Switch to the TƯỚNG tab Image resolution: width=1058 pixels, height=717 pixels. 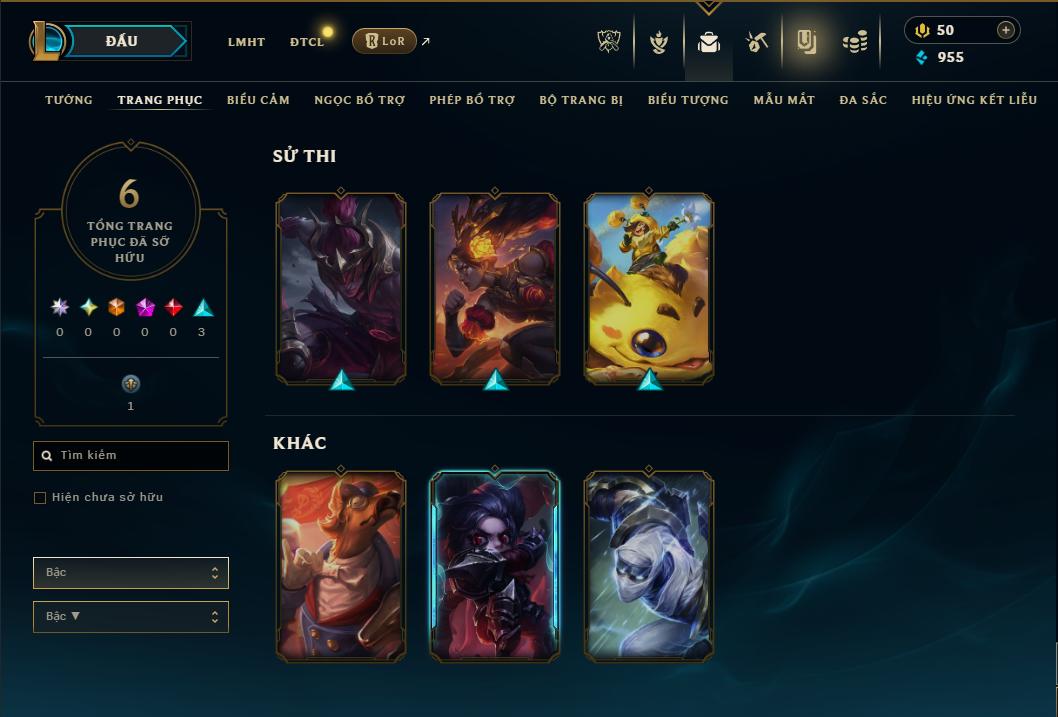[x=69, y=100]
